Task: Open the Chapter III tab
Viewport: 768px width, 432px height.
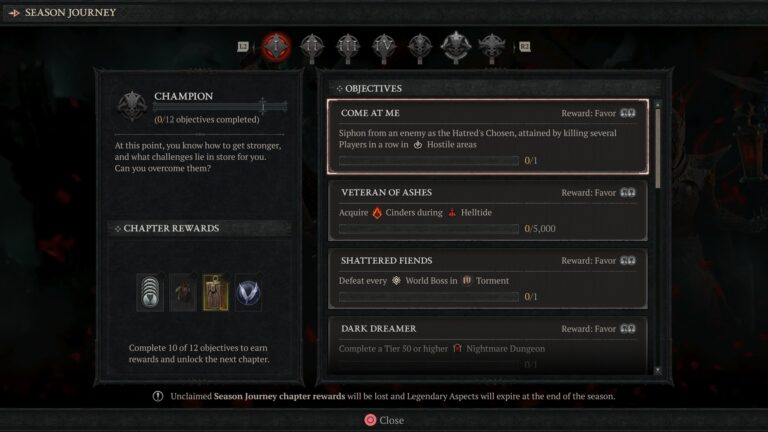Action: (x=348, y=46)
